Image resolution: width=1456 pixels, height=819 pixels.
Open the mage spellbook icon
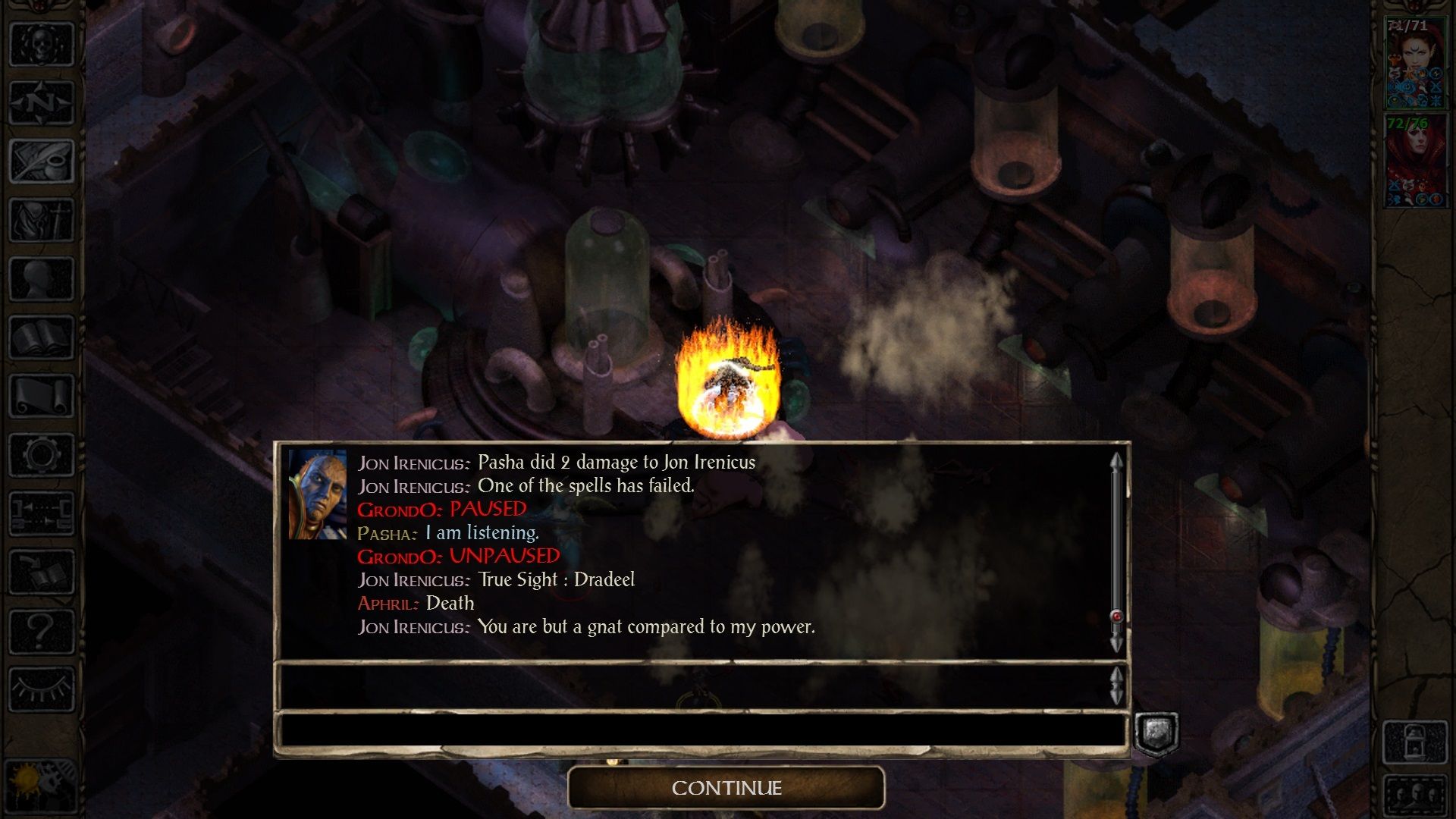click(x=42, y=337)
